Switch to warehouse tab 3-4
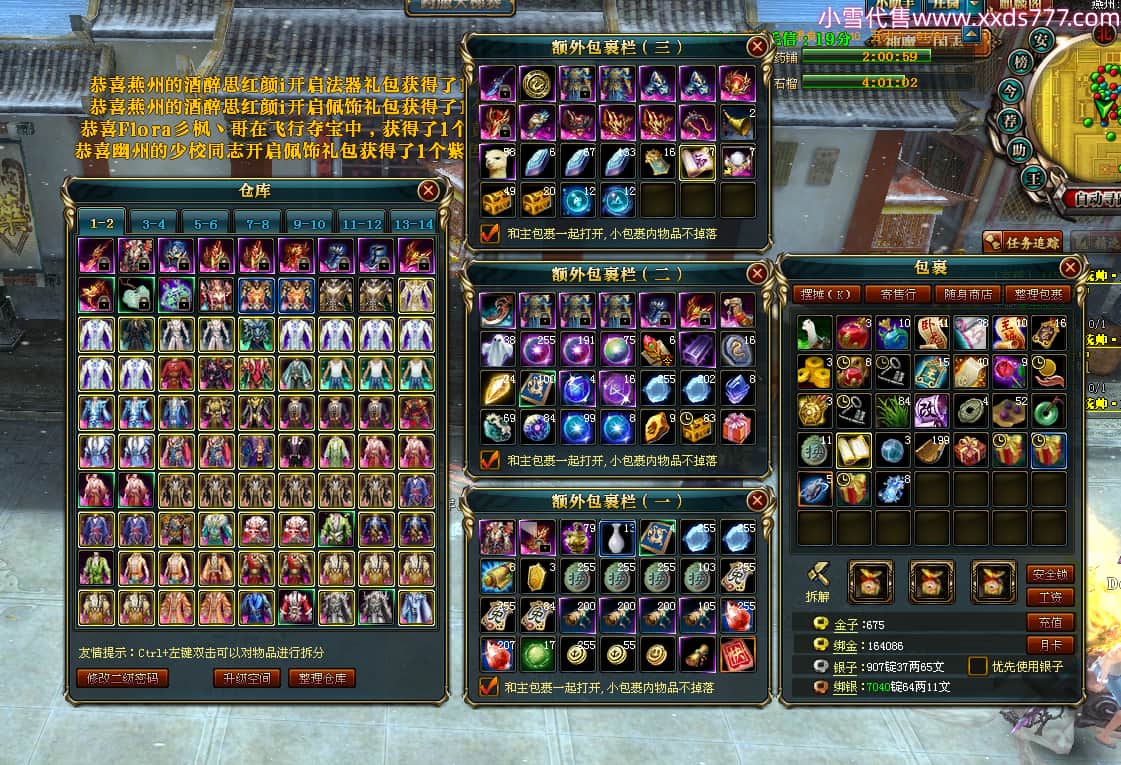Viewport: 1121px width, 765px height. [154, 224]
